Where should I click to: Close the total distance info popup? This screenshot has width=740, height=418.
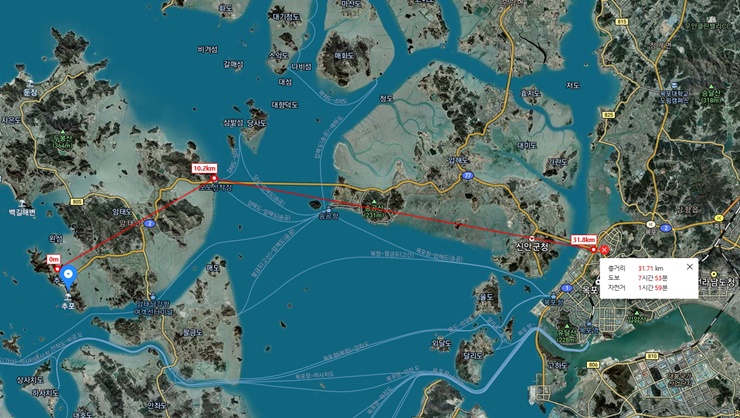(689, 267)
